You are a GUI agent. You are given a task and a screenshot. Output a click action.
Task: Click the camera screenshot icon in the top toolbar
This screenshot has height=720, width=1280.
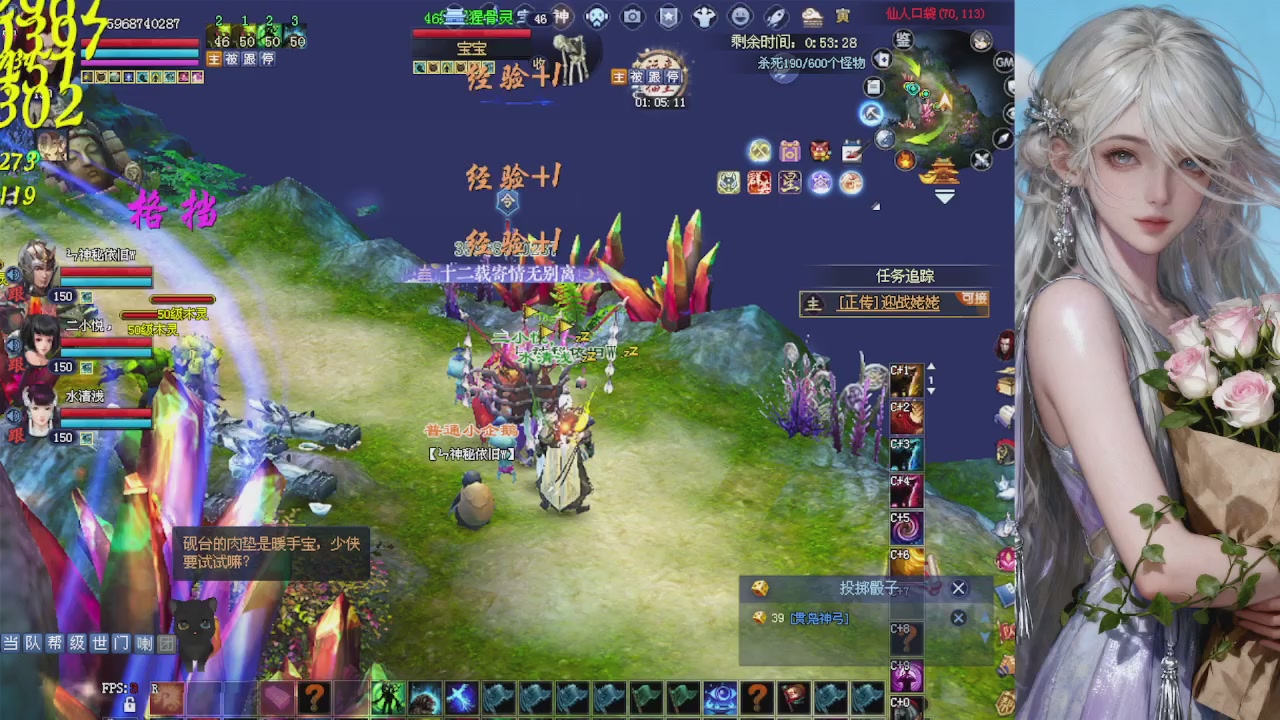632,16
